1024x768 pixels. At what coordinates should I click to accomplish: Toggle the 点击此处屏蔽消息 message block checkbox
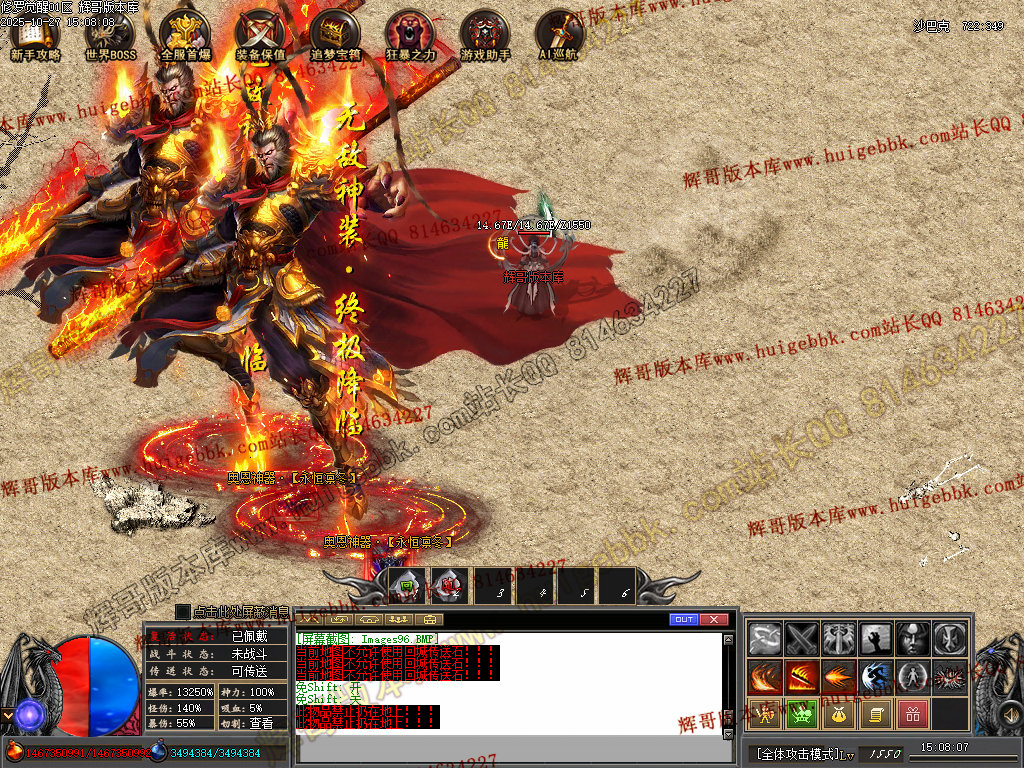coord(182,611)
